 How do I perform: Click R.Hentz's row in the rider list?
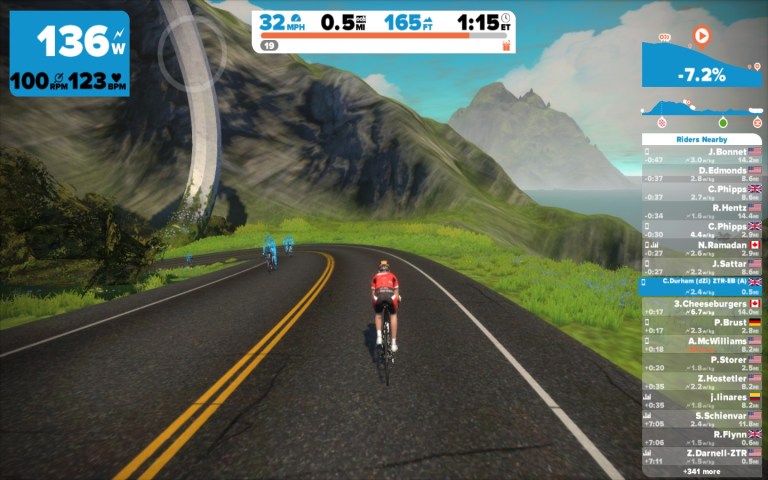(702, 211)
